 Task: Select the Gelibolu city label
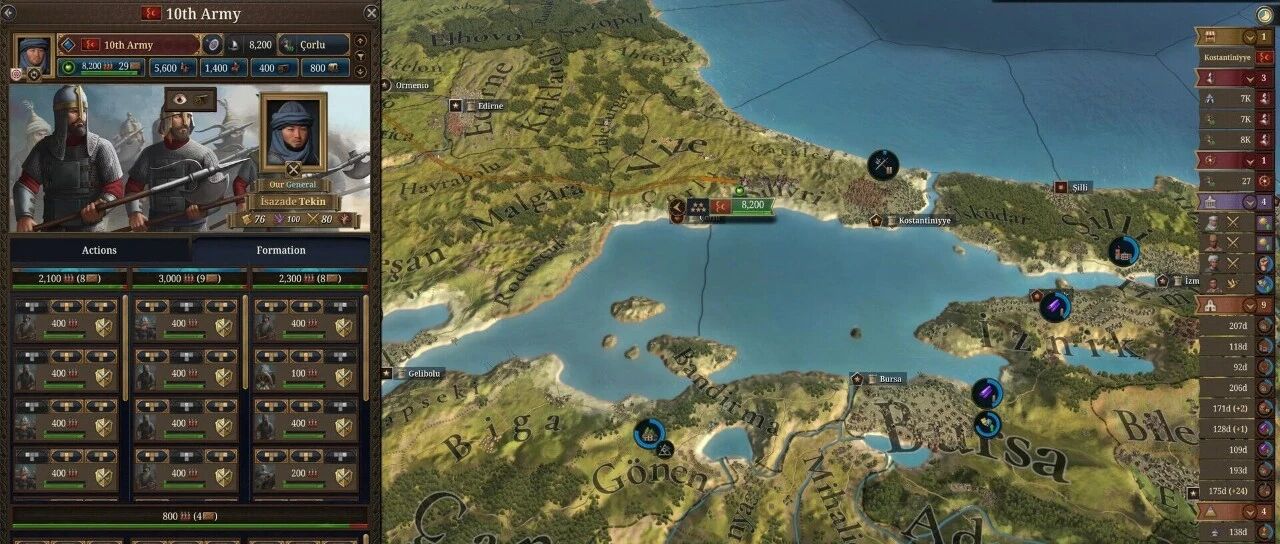click(424, 374)
